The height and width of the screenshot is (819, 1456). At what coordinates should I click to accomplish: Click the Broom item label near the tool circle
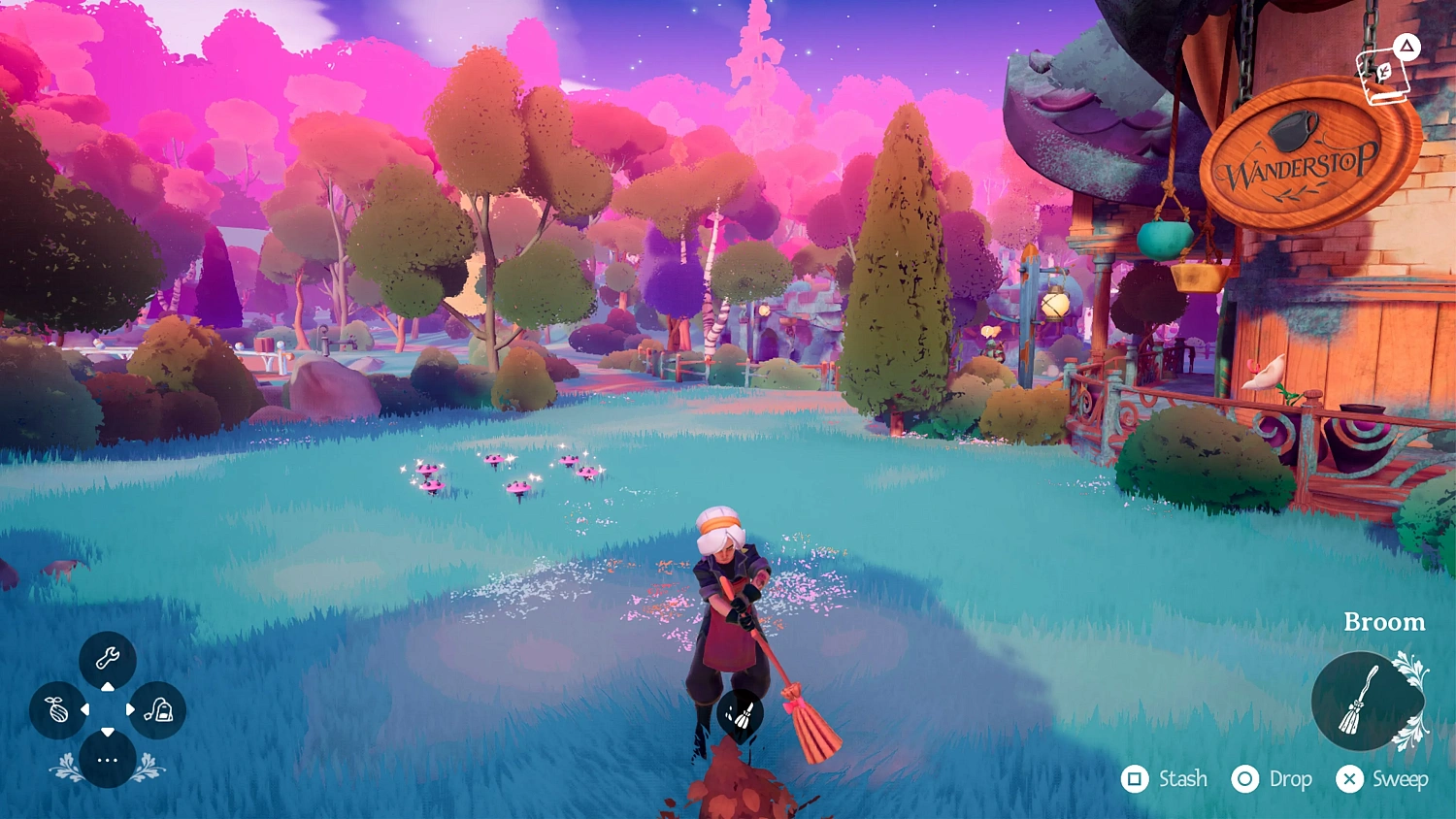[x=1385, y=622]
